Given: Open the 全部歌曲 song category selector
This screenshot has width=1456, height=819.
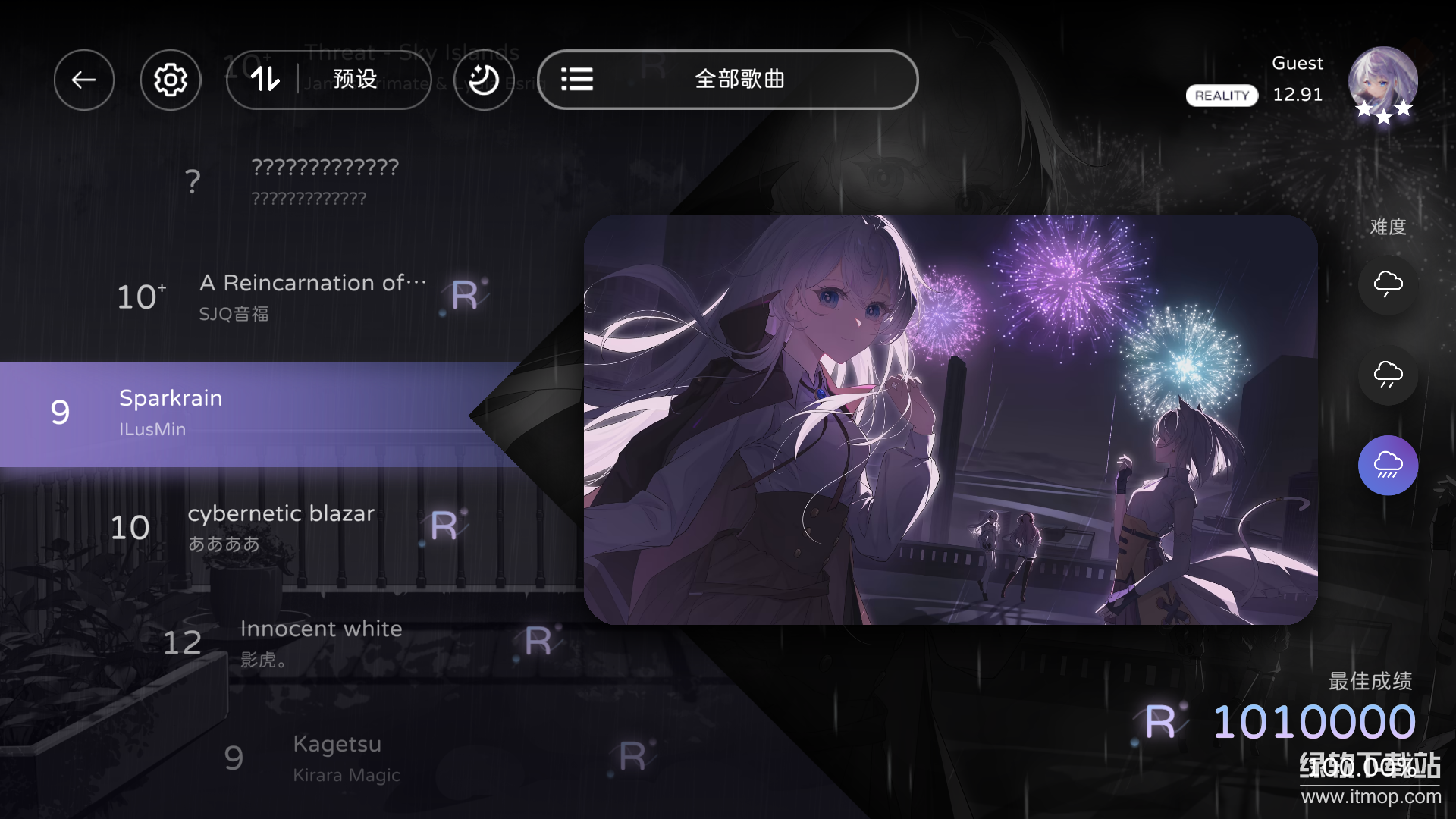Looking at the screenshot, I should tap(739, 80).
